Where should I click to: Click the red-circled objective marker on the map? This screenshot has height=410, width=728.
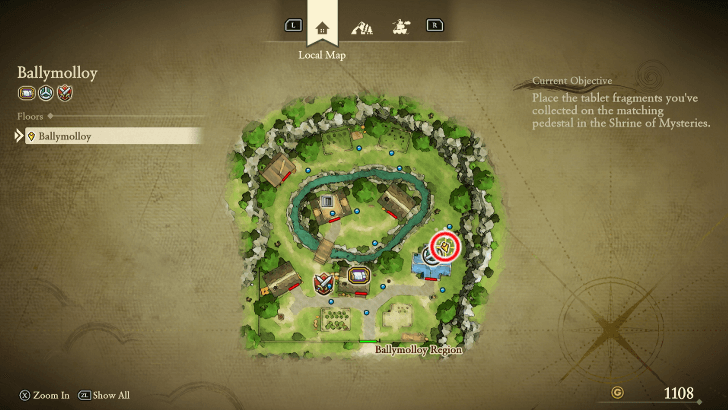444,246
